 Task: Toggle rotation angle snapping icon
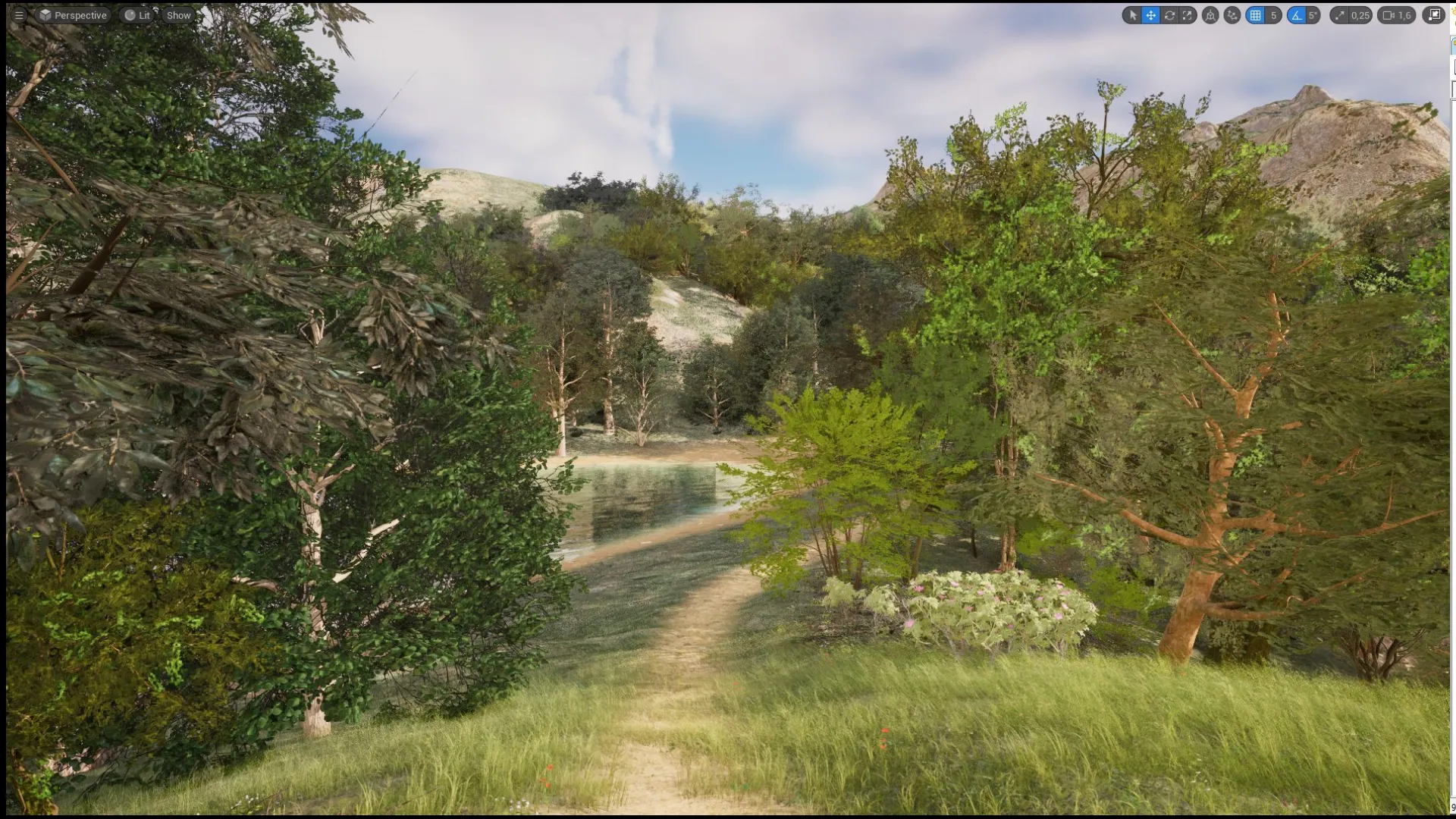coord(1297,15)
